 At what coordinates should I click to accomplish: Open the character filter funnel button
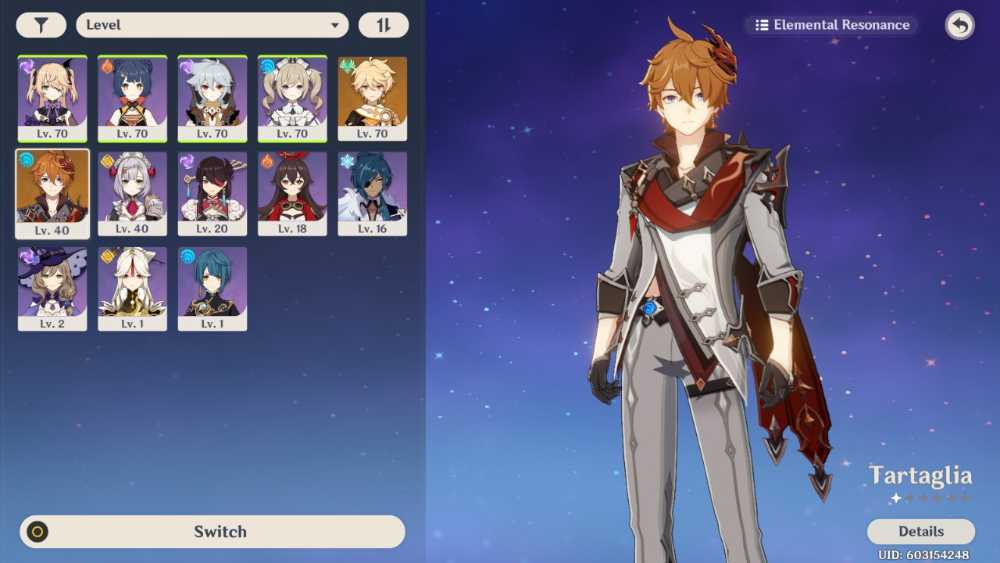pyautogui.click(x=41, y=25)
